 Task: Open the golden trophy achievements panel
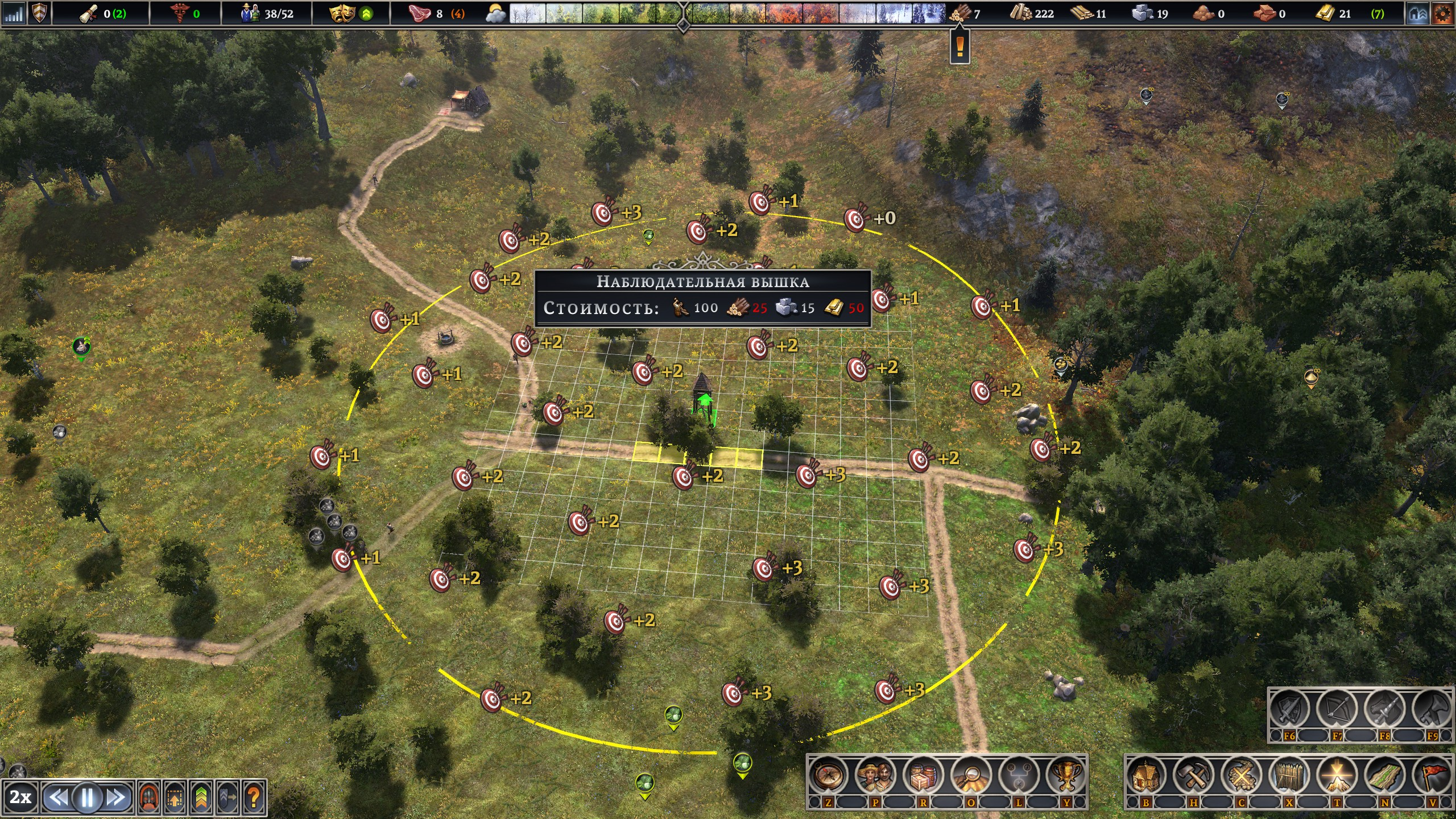pos(1066,775)
